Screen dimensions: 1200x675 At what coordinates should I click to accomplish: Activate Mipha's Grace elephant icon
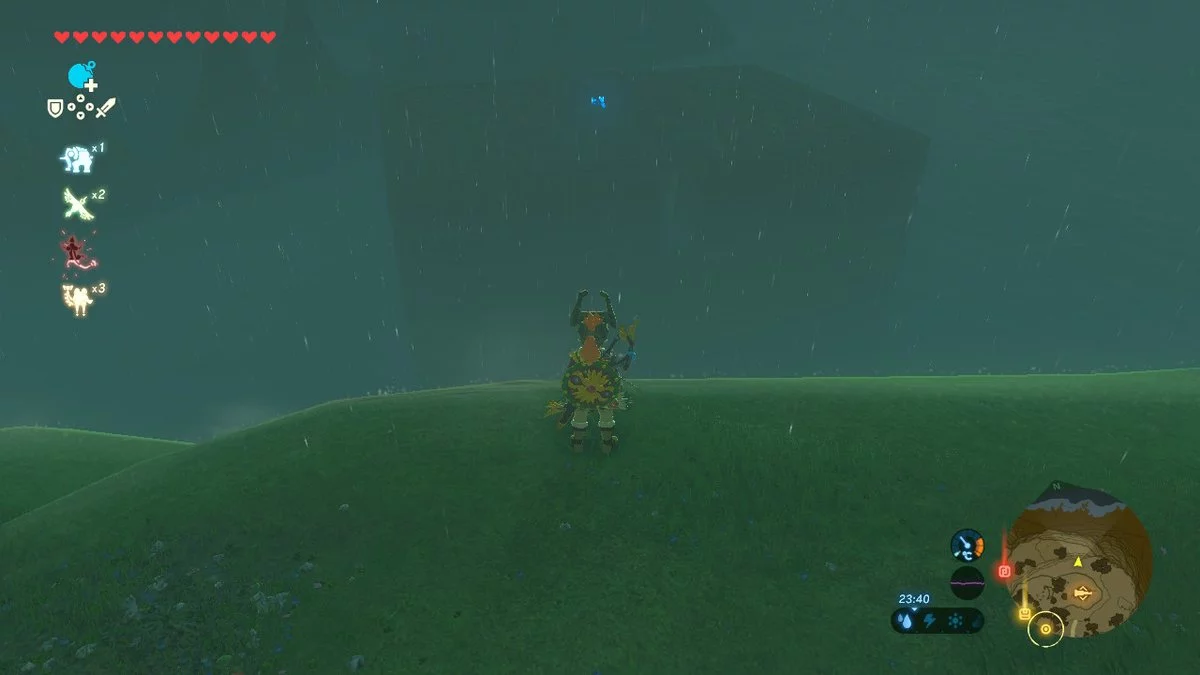(76, 158)
